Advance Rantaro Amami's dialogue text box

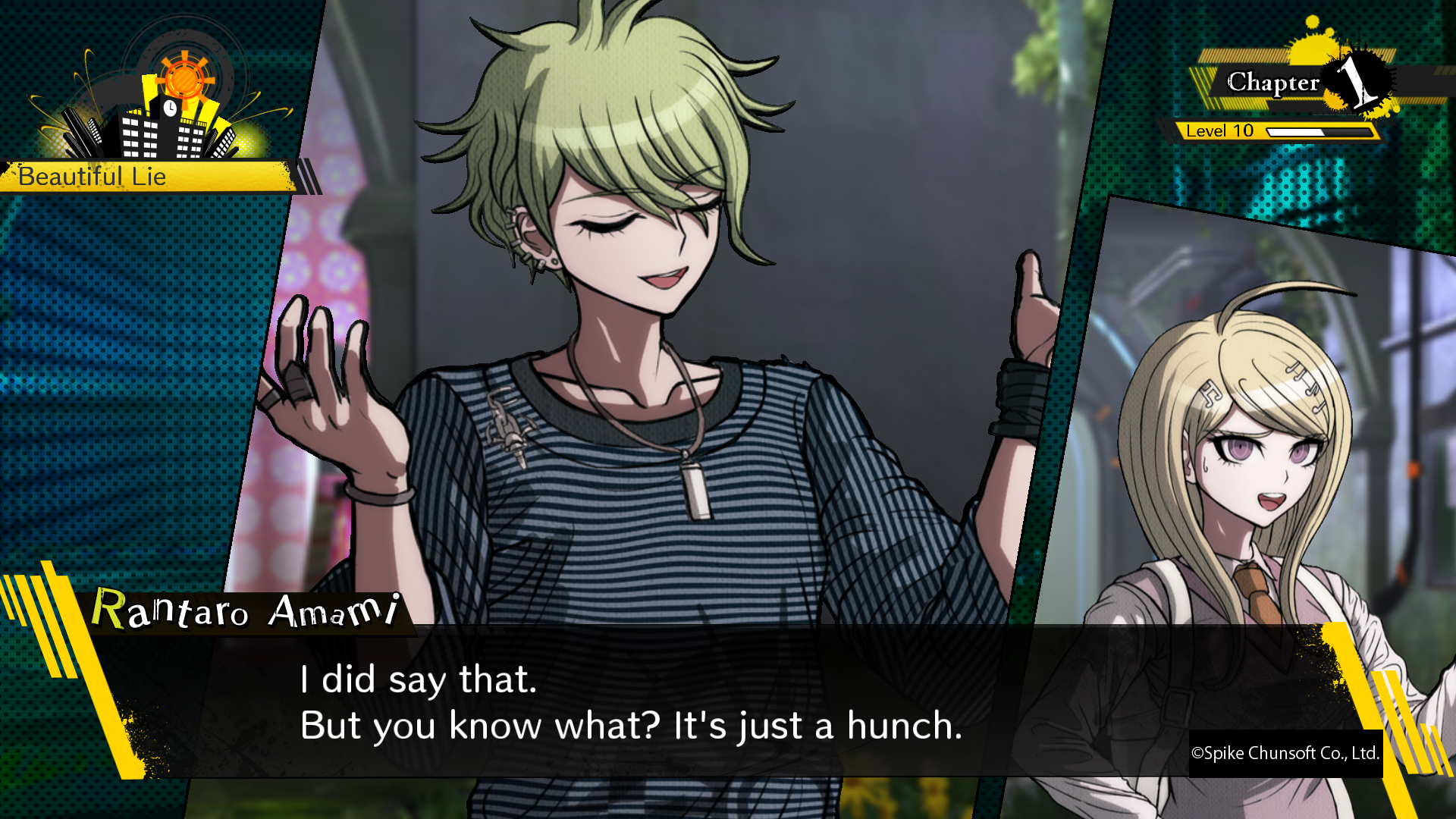(x=629, y=701)
